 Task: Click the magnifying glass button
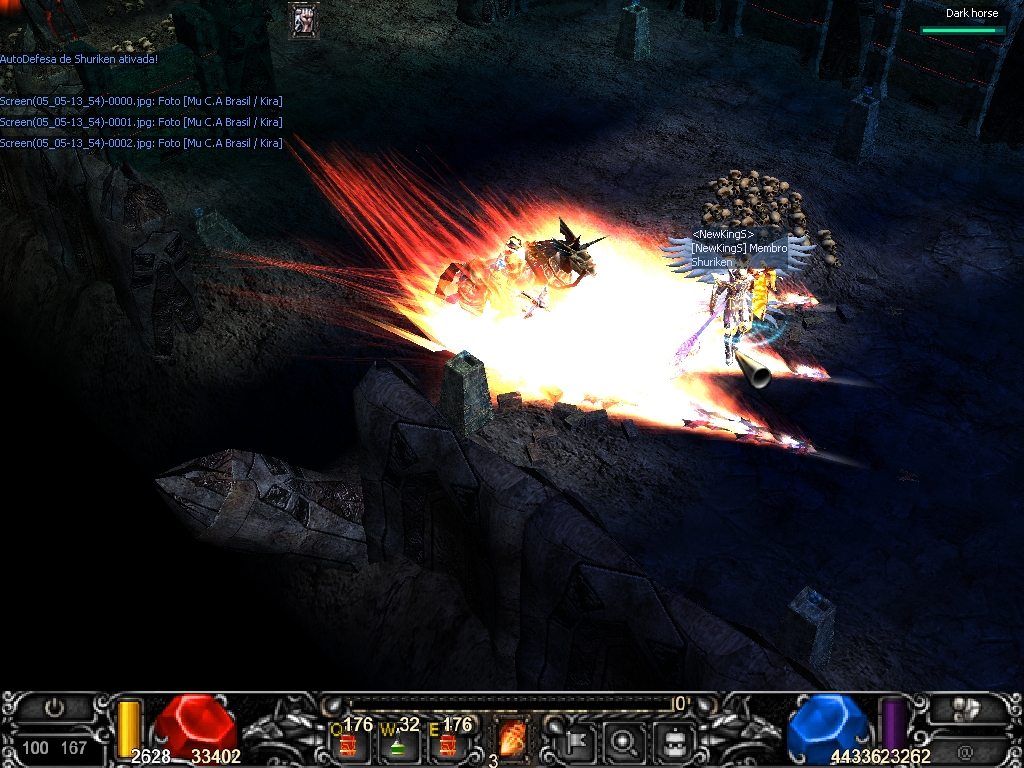[626, 742]
